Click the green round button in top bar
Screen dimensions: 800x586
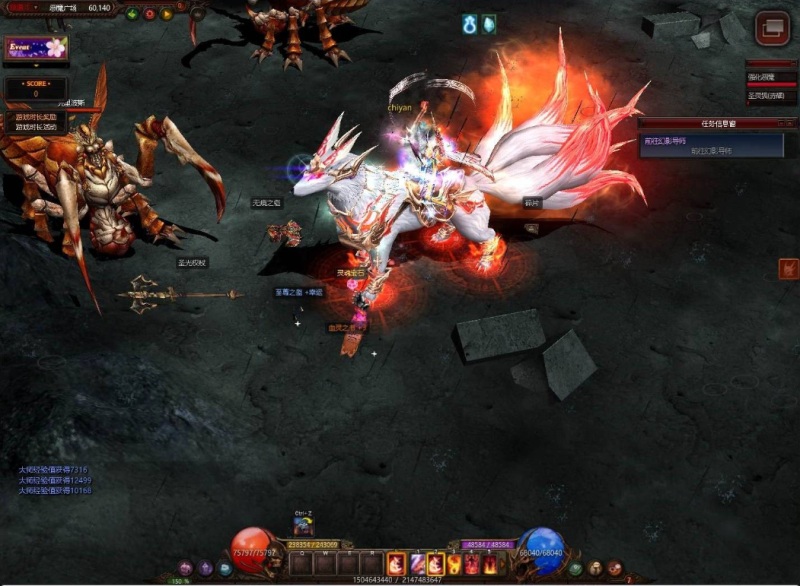132,14
